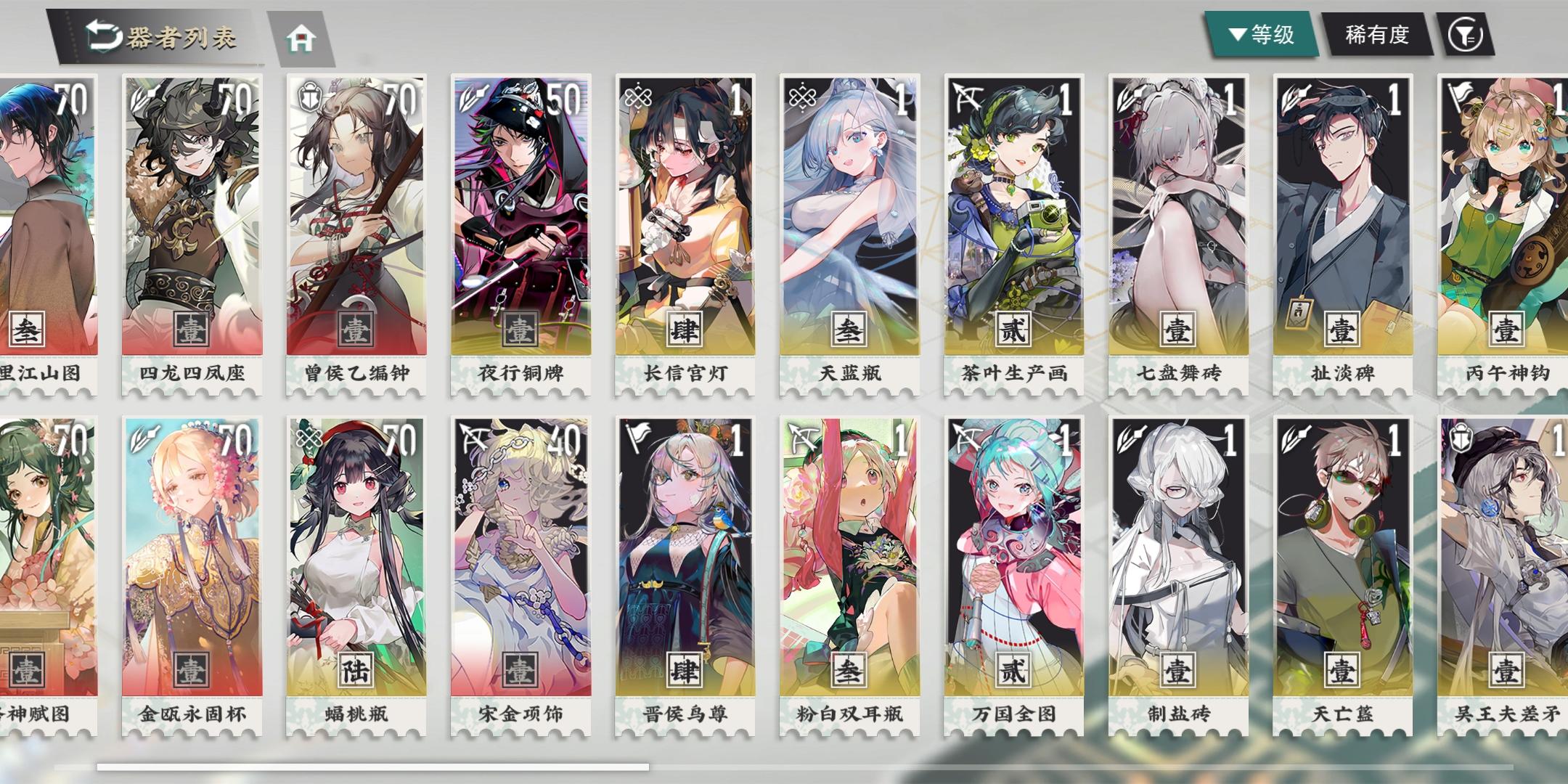Open the 等级 sort dropdown
1568x784 pixels.
(x=1265, y=34)
